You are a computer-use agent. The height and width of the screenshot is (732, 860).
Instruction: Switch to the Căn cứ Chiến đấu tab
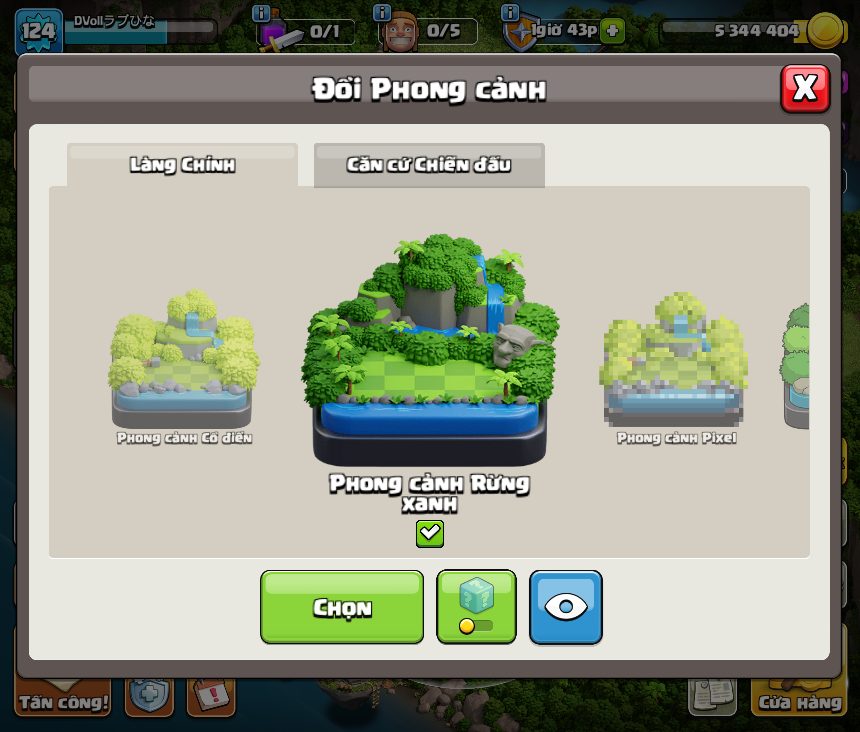(x=429, y=165)
